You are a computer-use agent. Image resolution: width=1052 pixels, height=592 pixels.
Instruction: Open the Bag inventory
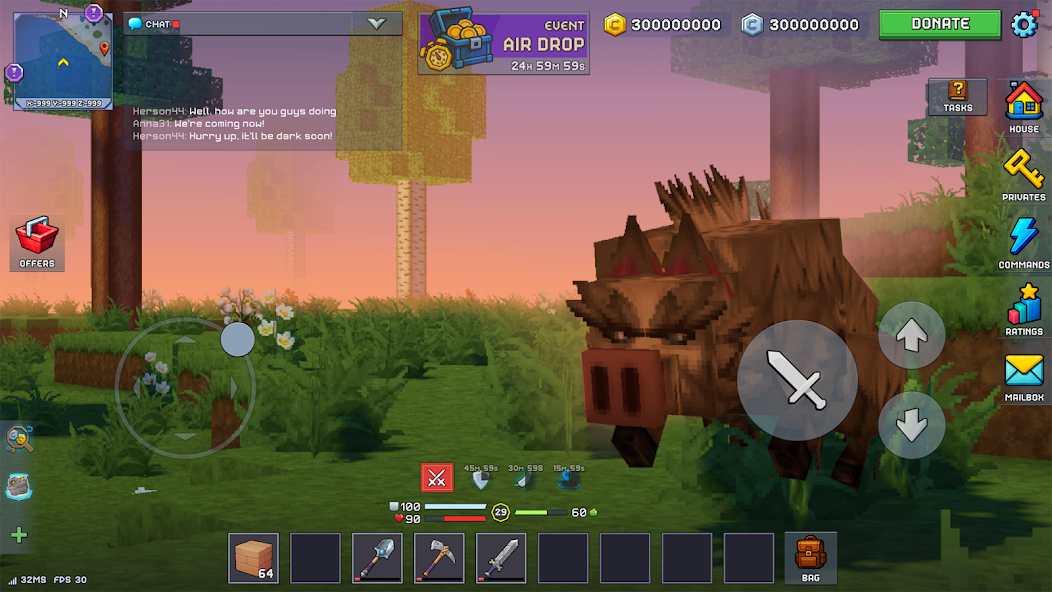[x=810, y=558]
